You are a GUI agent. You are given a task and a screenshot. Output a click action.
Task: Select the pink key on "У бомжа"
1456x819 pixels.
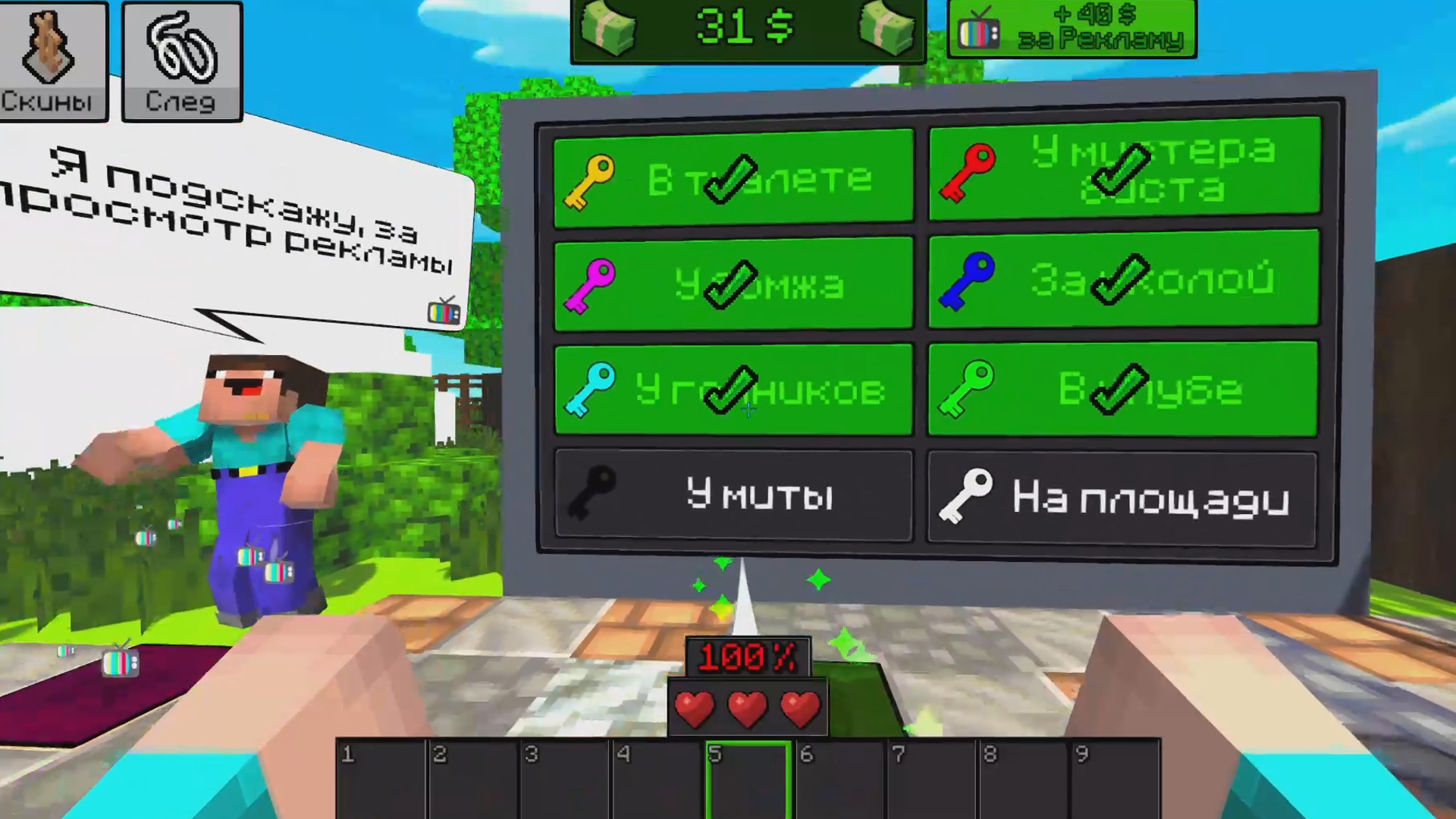pos(591,286)
